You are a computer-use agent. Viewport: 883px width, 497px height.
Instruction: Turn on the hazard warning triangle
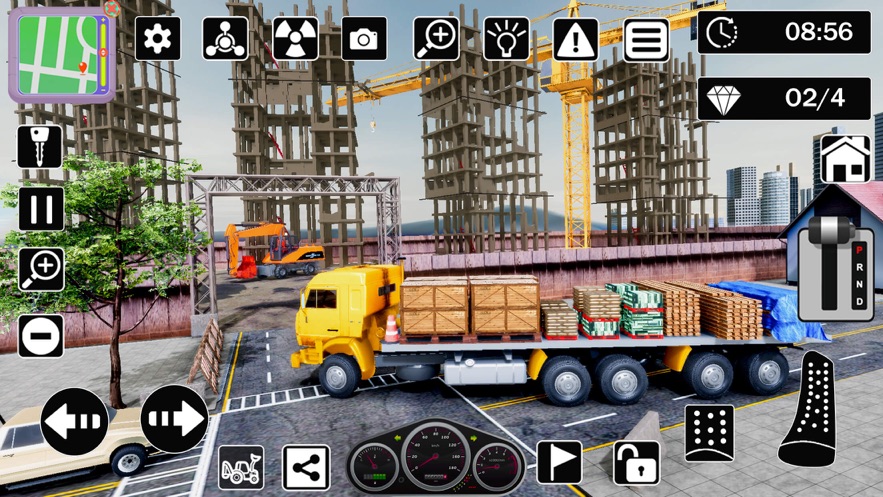pyautogui.click(x=575, y=39)
